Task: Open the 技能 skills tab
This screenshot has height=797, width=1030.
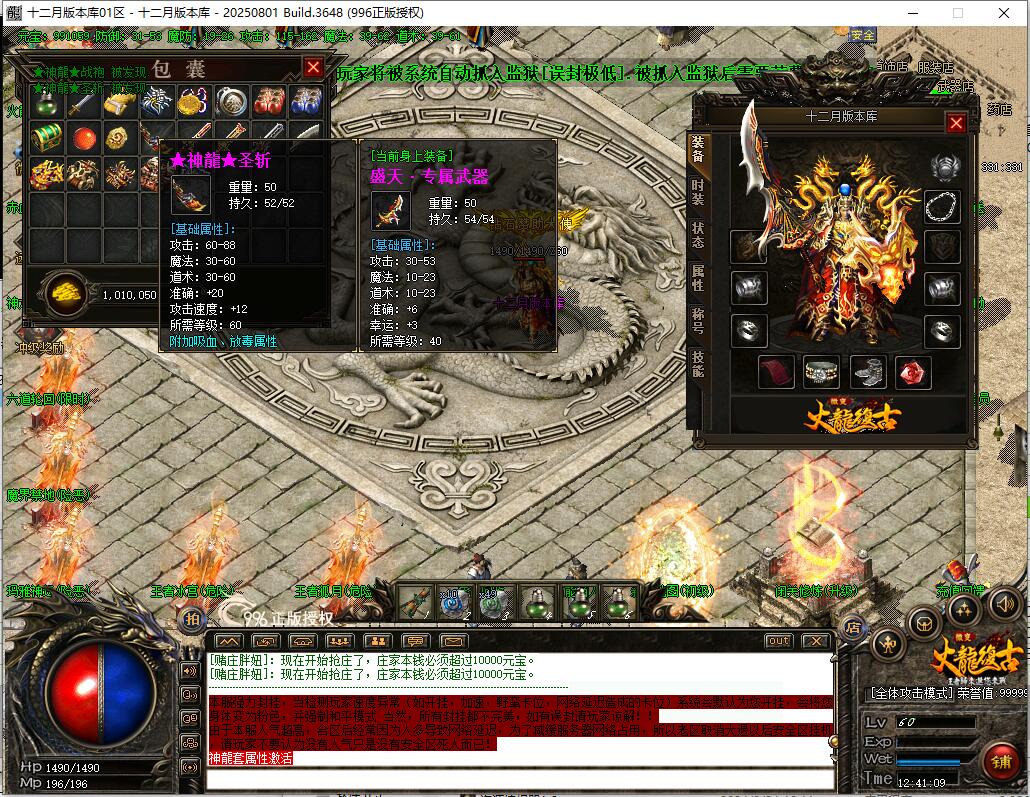Action: coord(697,364)
